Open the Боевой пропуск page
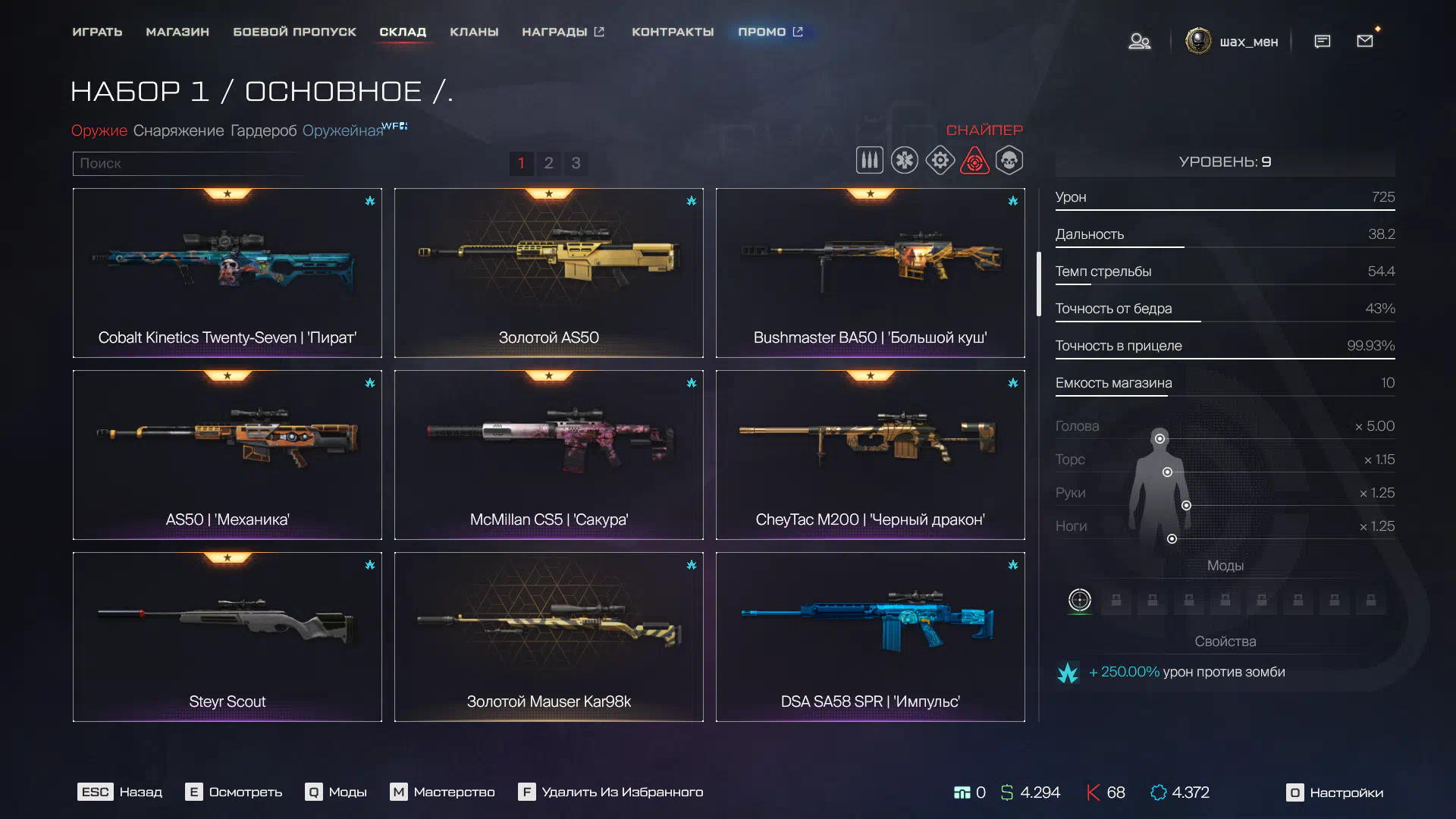The image size is (1456, 819). [x=294, y=32]
